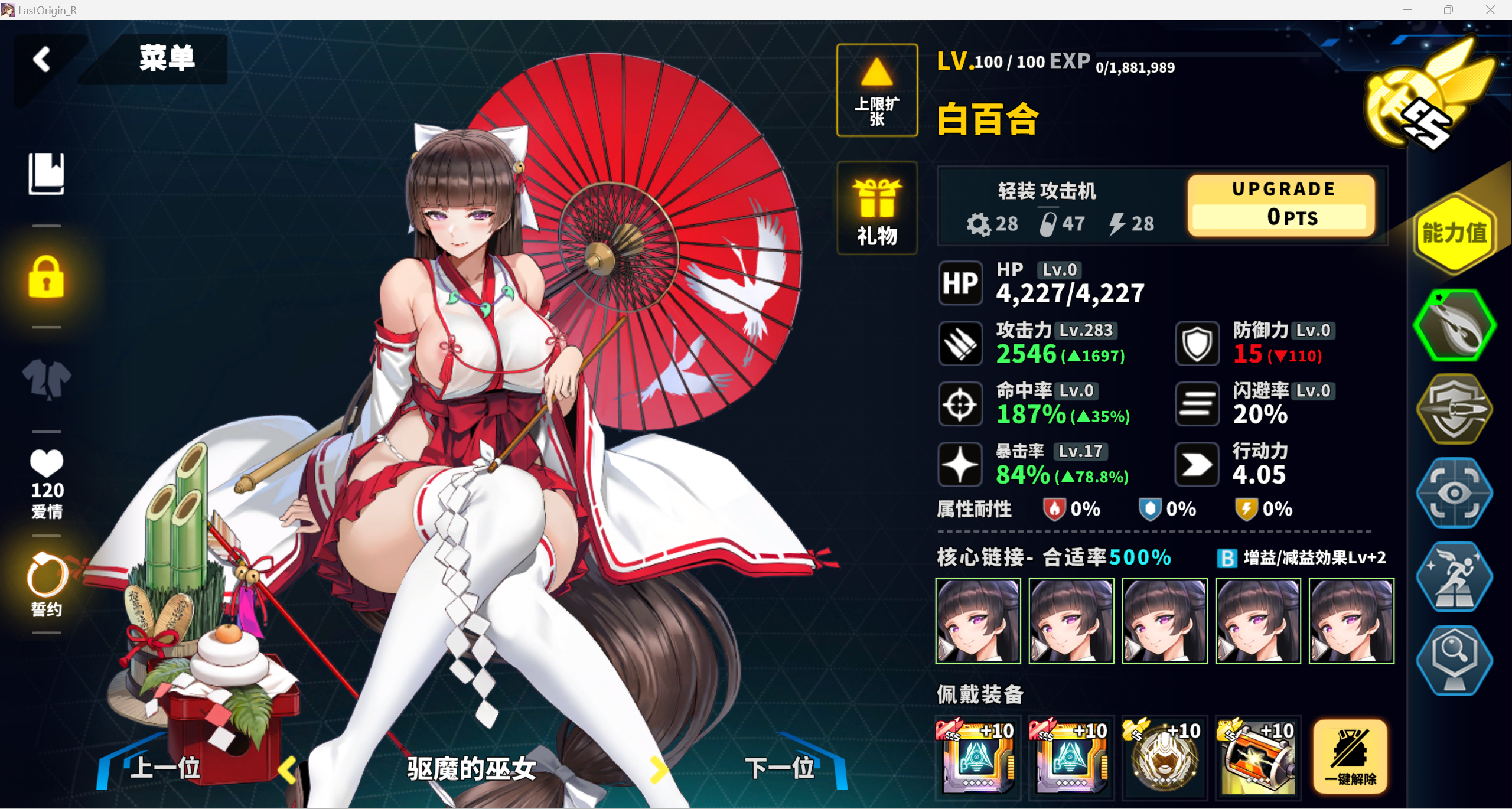Image resolution: width=1512 pixels, height=809 pixels.
Task: Open the 誓约 oath ring
Action: tap(47, 584)
